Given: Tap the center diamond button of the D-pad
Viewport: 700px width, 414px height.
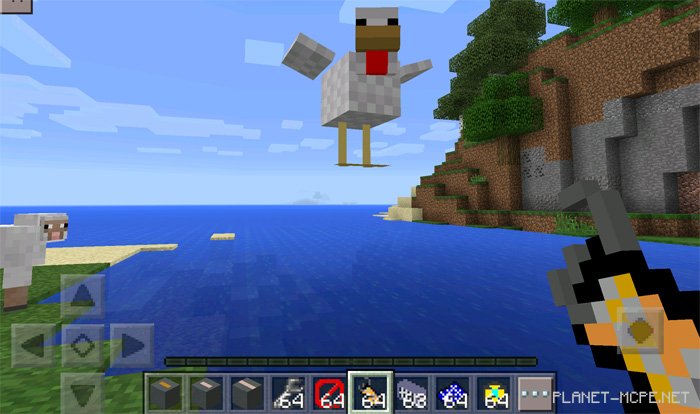Looking at the screenshot, I should 82,345.
